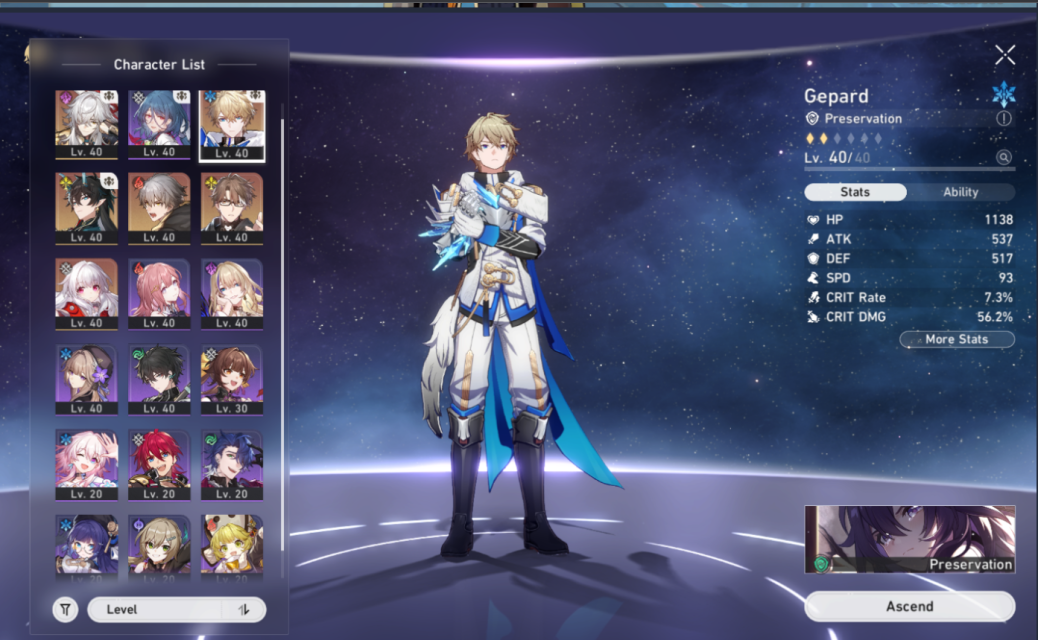Screen dimensions: 1038x640
Task: Select the purple-haired girl with round glasses
Action: click(87, 545)
